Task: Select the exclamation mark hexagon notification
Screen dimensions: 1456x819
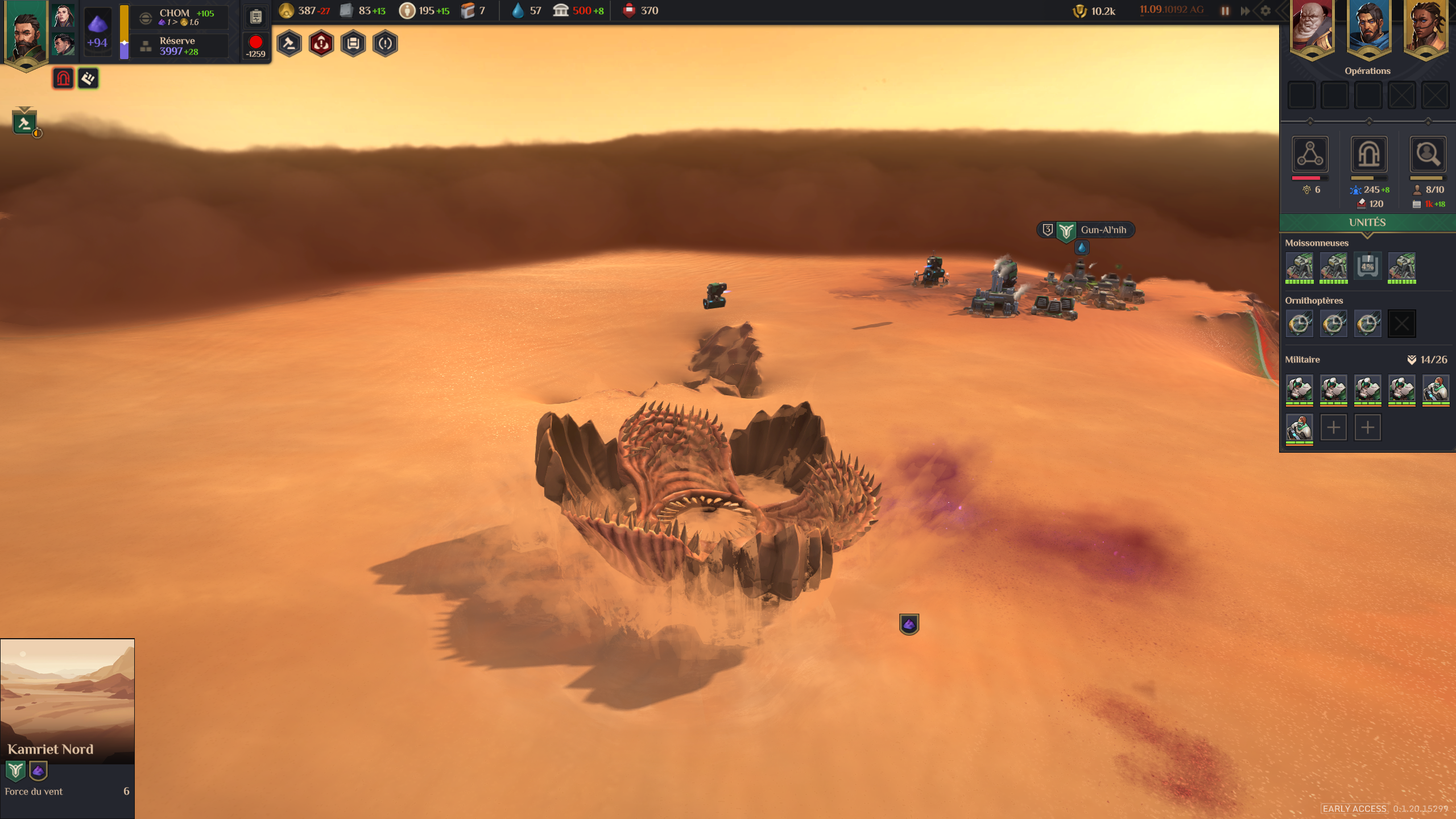Action: 385,44
